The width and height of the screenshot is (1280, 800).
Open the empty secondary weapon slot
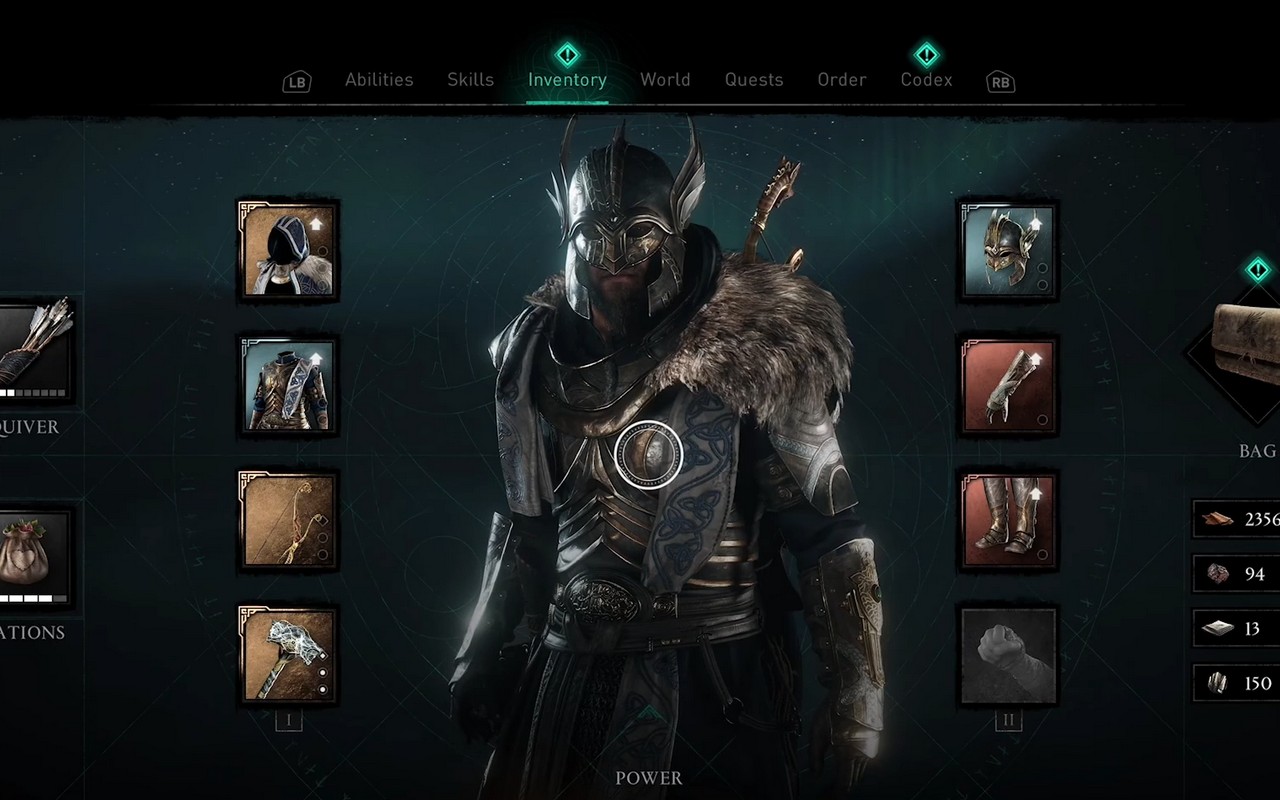tap(1010, 655)
